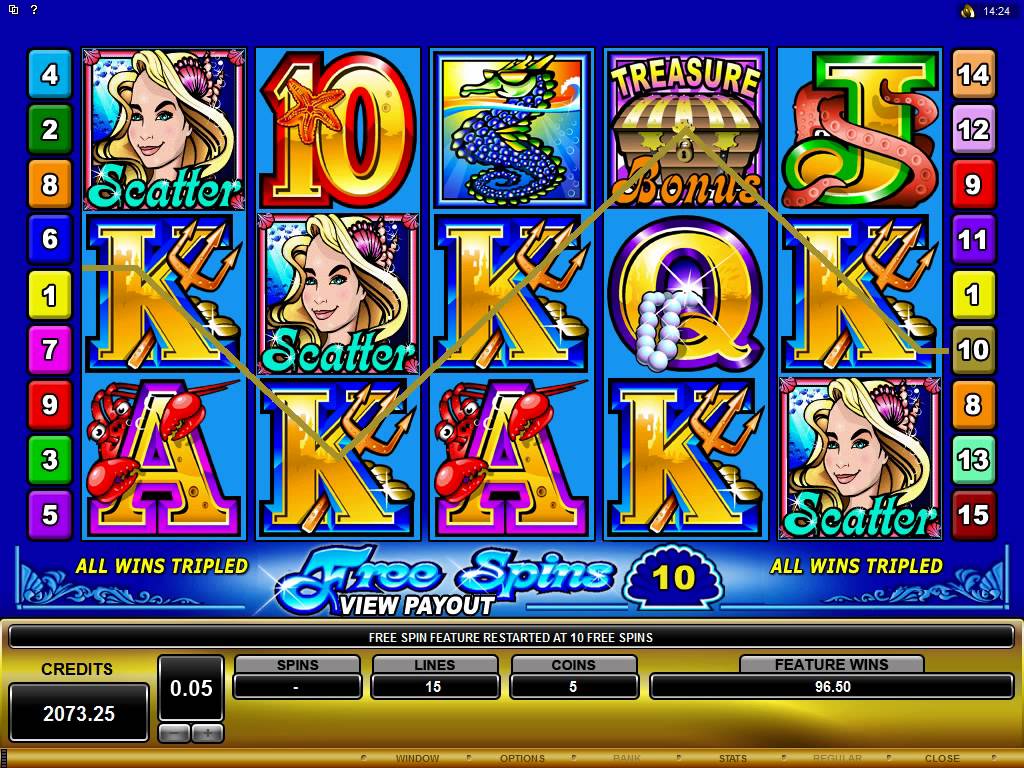
Task: Close the game via the Close button
Action: click(942, 758)
